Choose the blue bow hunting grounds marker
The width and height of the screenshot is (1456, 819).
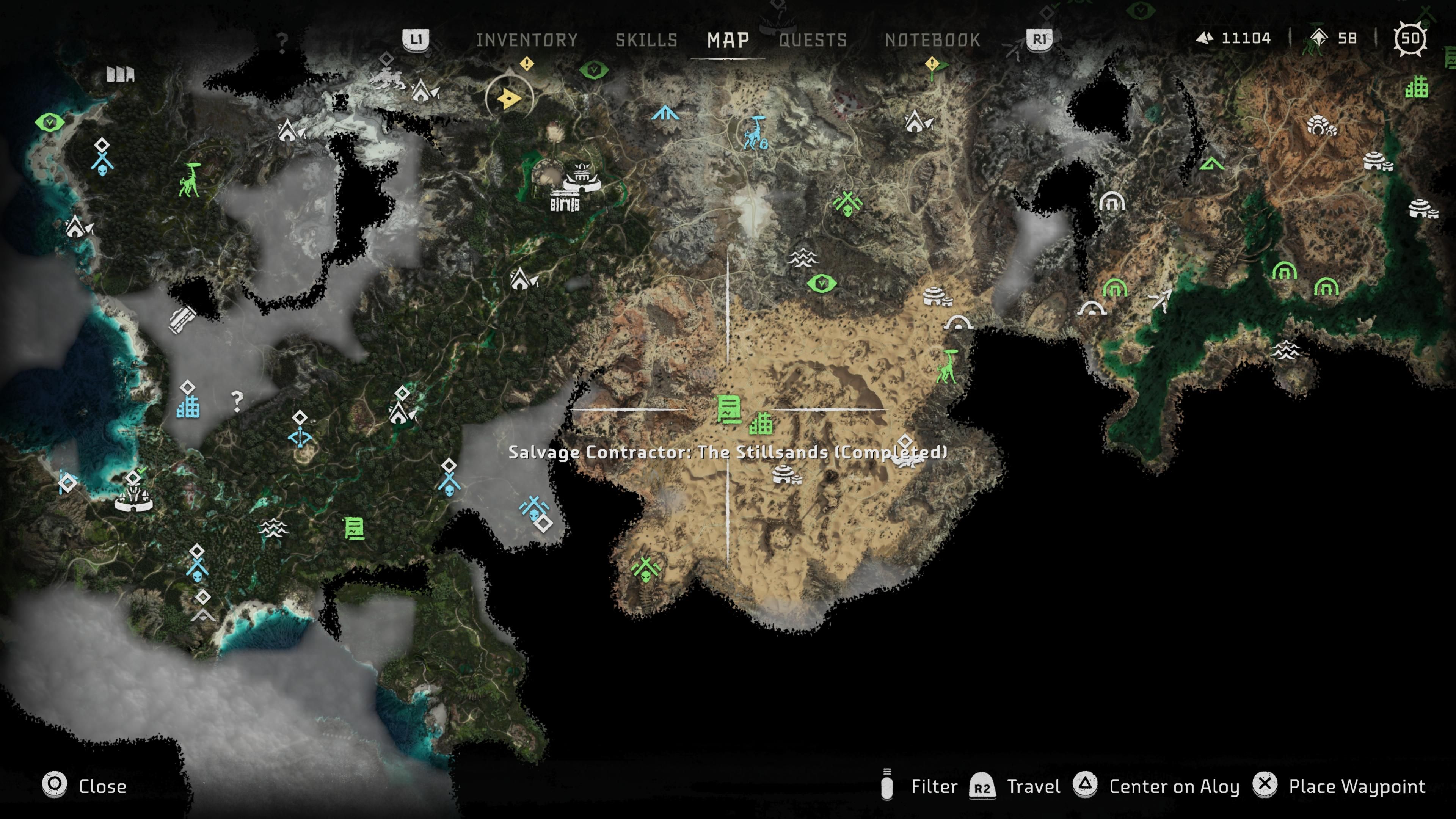click(x=300, y=437)
